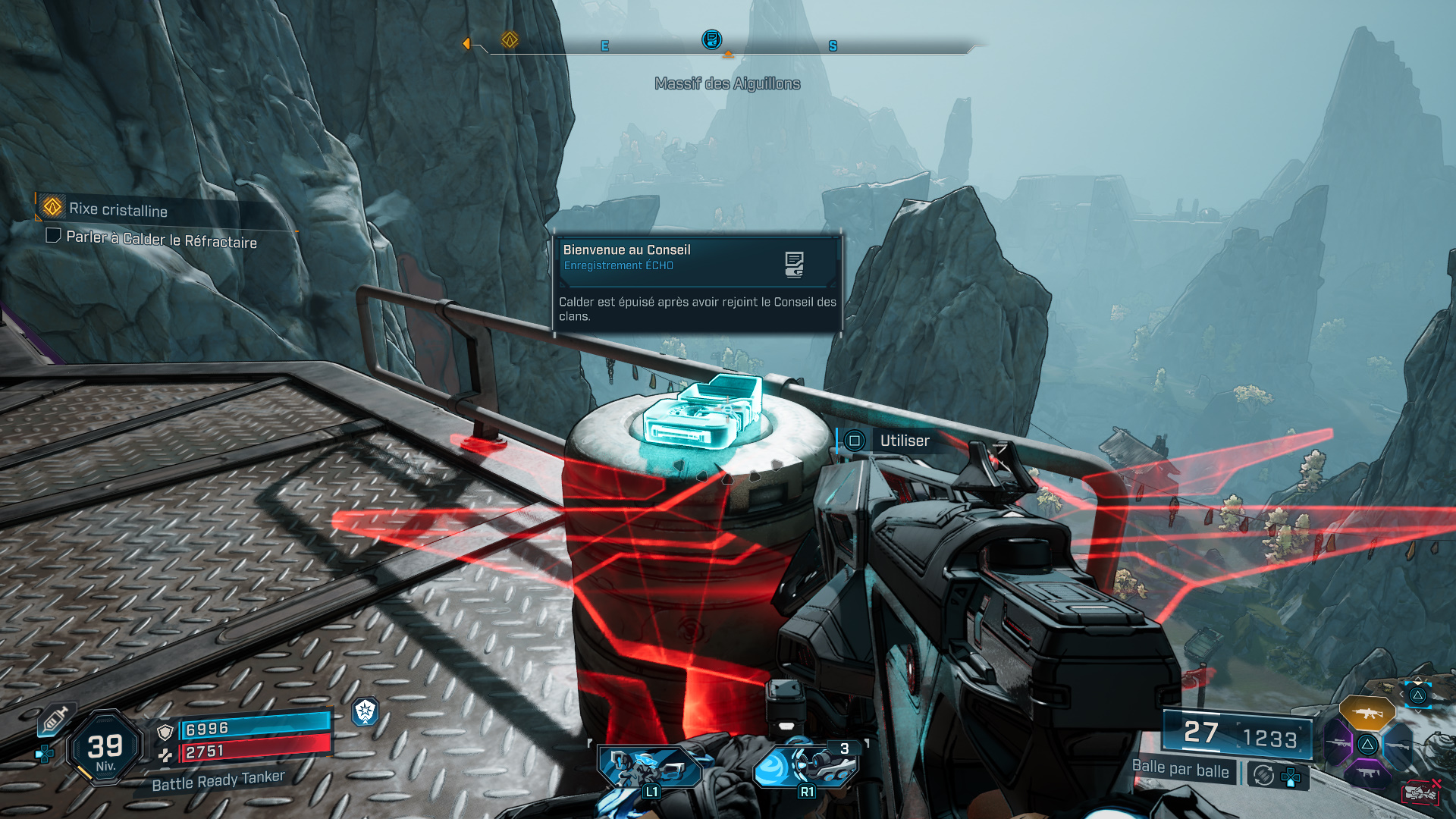
Task: Click the ammo regeneration icon near Balle par balle
Action: [x=1263, y=777]
